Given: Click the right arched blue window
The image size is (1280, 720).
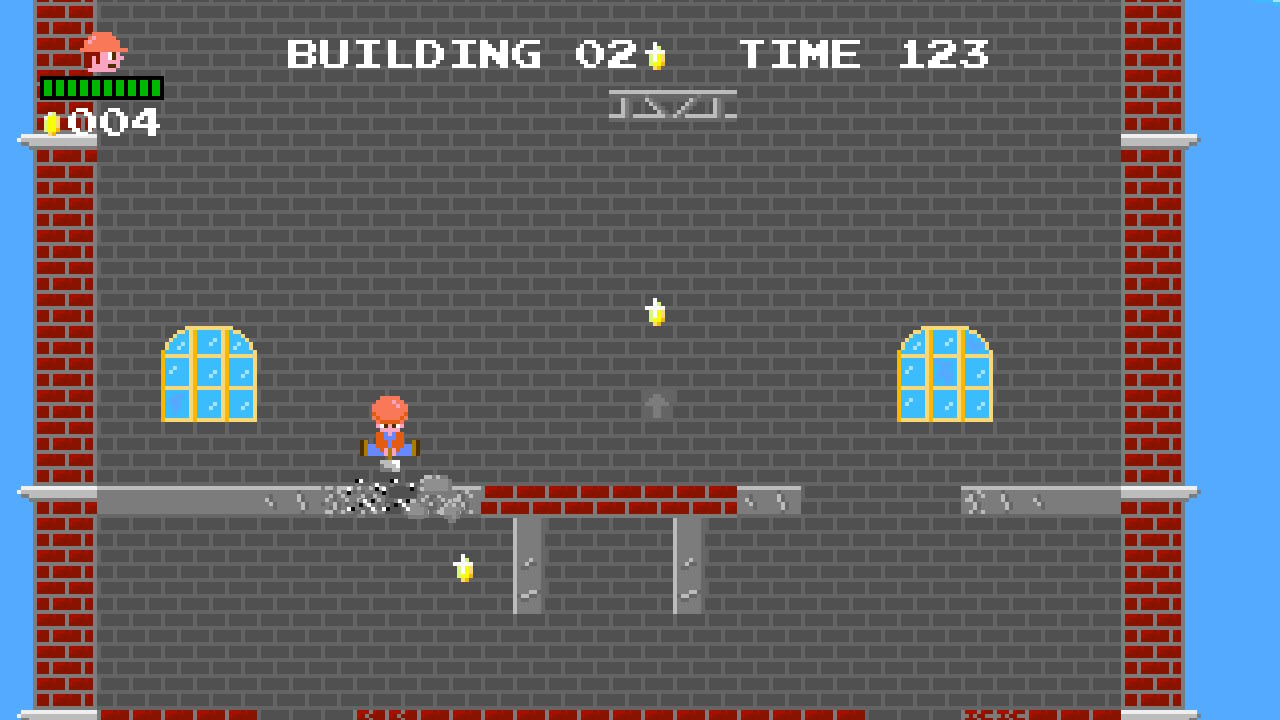Looking at the screenshot, I should tap(943, 375).
